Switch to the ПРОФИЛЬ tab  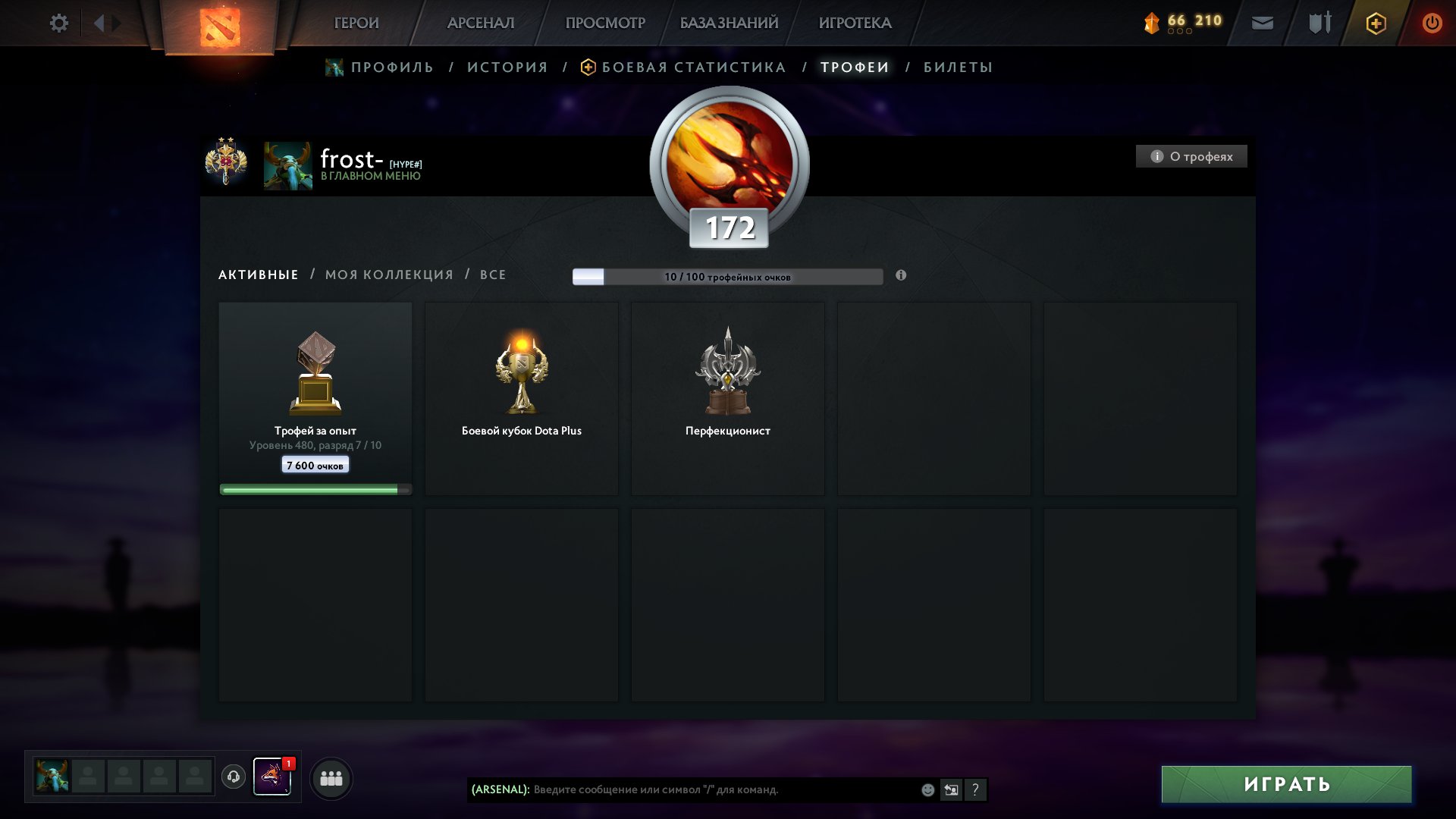tap(391, 67)
